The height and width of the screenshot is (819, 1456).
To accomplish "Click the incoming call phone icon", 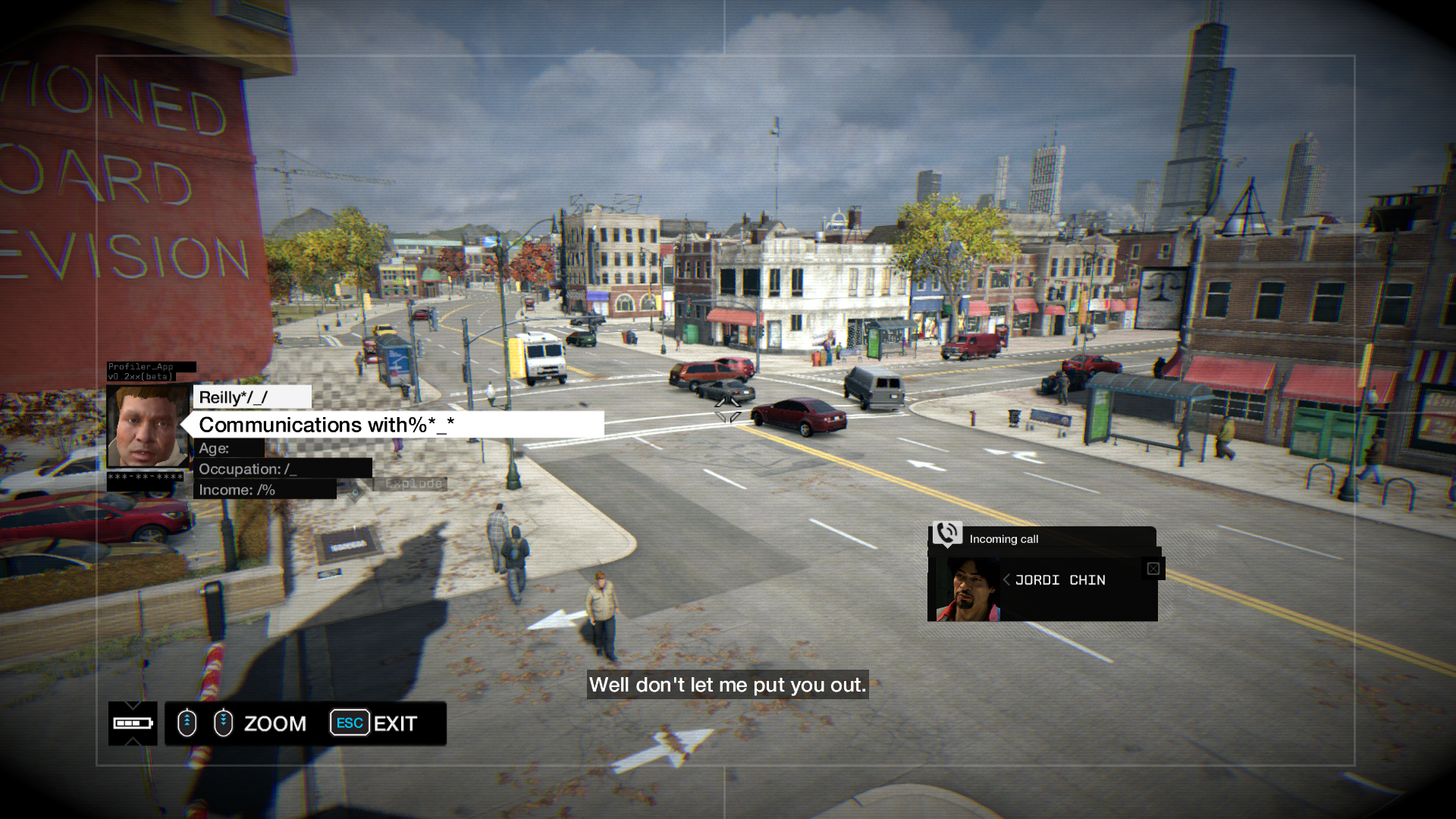I will point(947,534).
